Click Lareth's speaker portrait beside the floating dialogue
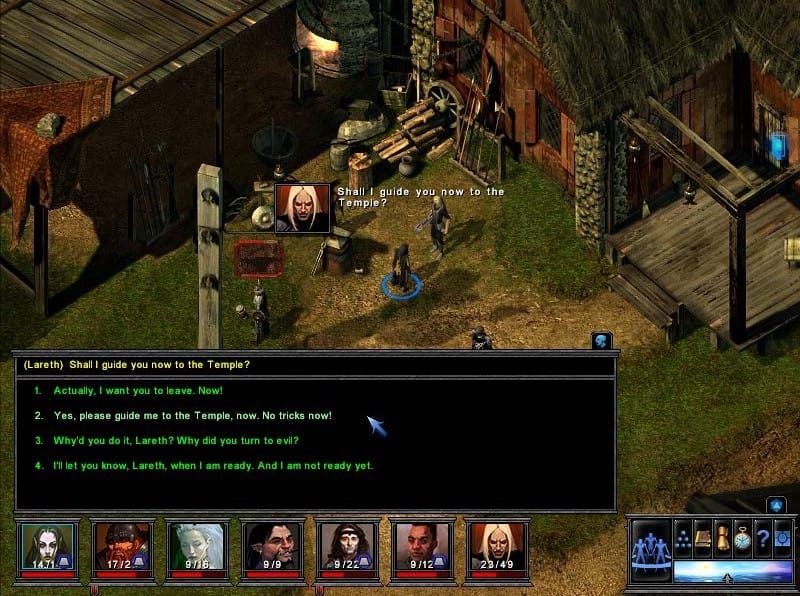 pos(302,208)
